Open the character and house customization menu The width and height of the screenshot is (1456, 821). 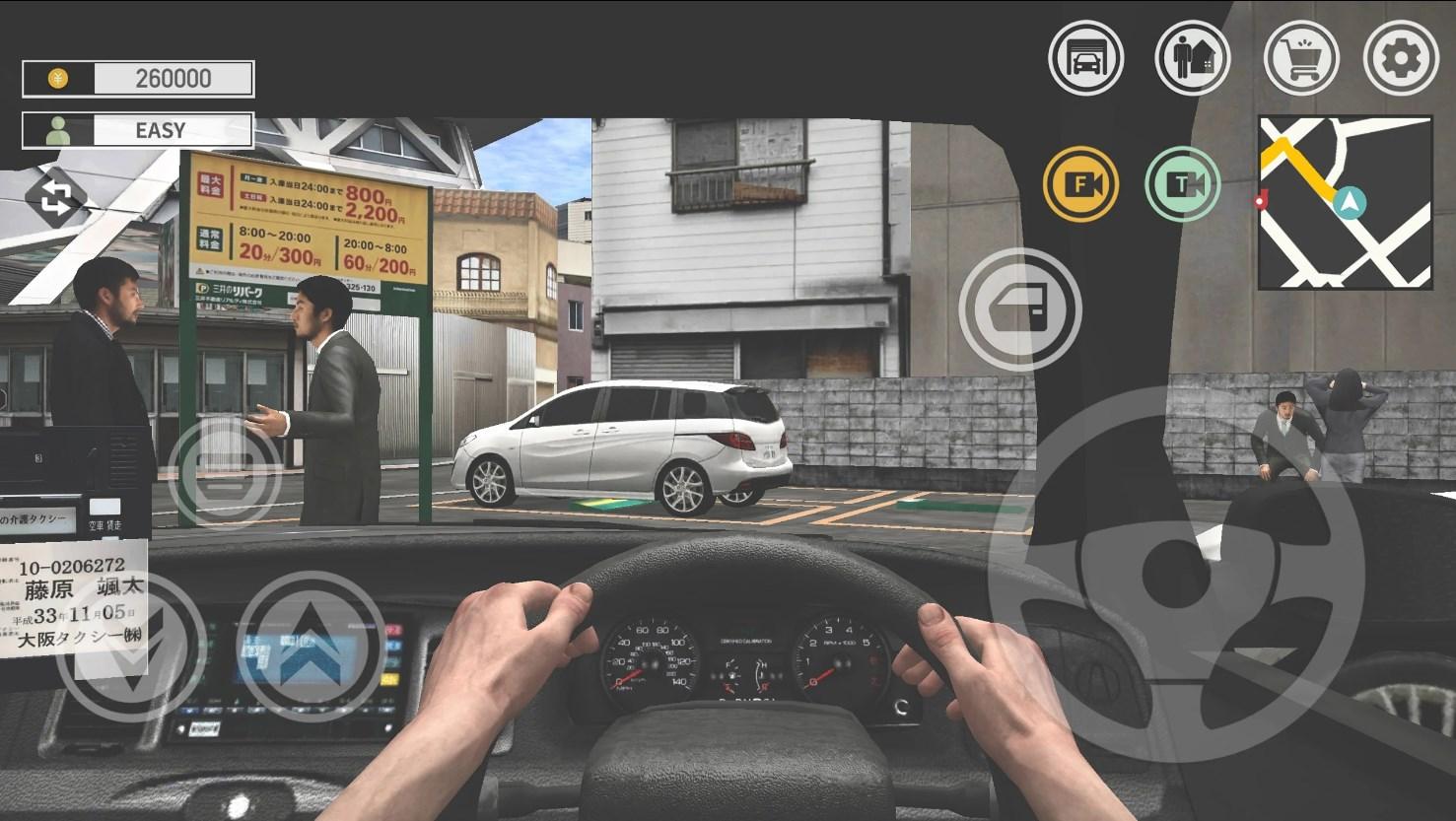pos(1193,58)
